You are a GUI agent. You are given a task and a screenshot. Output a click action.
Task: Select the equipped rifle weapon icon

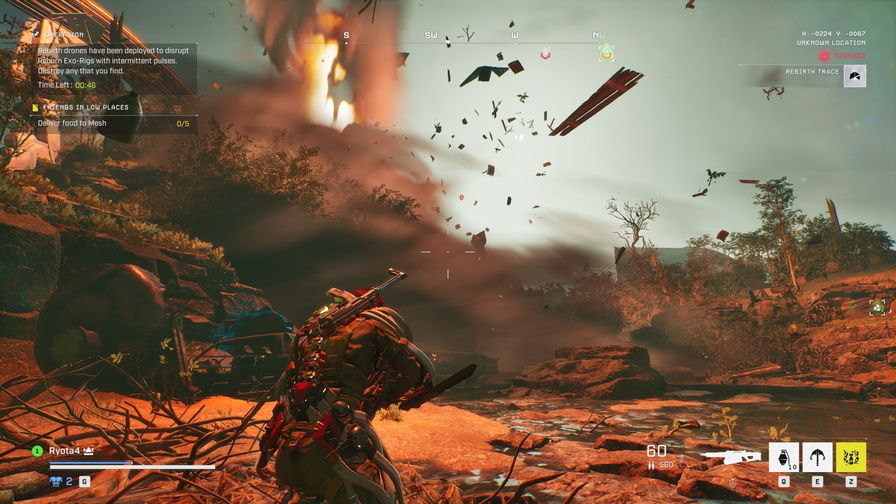730,456
